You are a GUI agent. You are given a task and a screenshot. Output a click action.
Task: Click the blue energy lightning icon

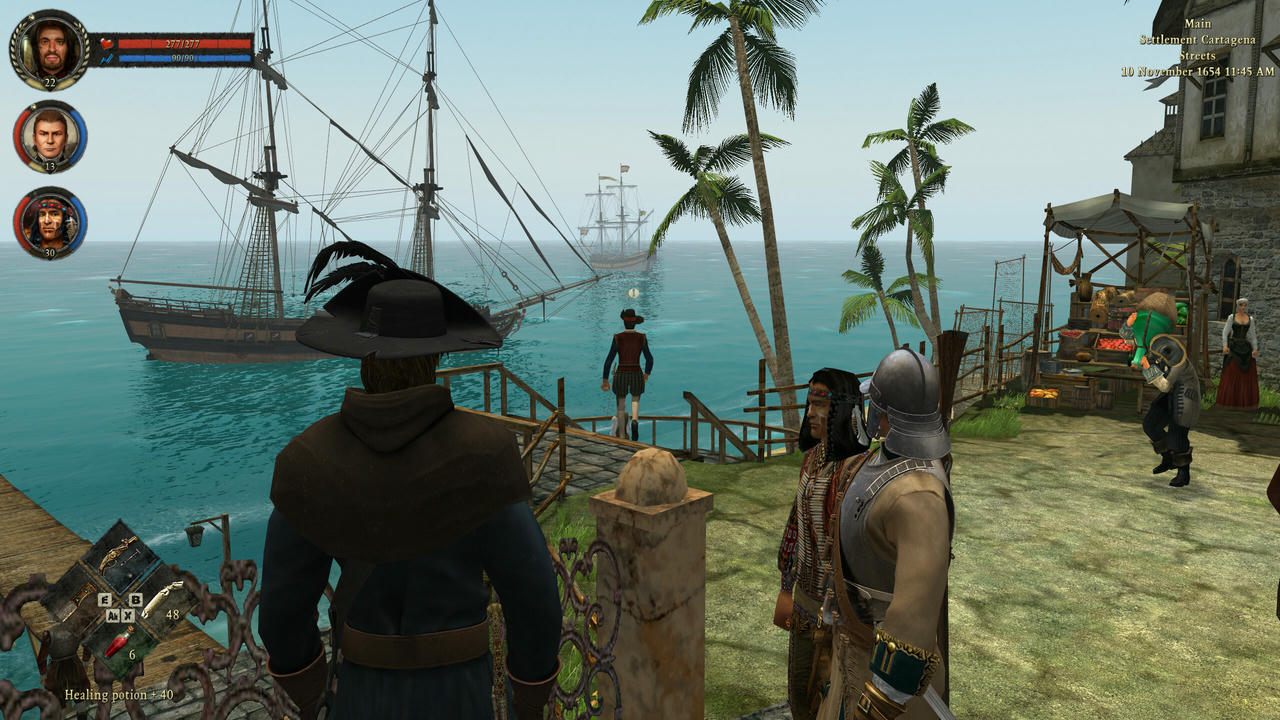pyautogui.click(x=106, y=58)
